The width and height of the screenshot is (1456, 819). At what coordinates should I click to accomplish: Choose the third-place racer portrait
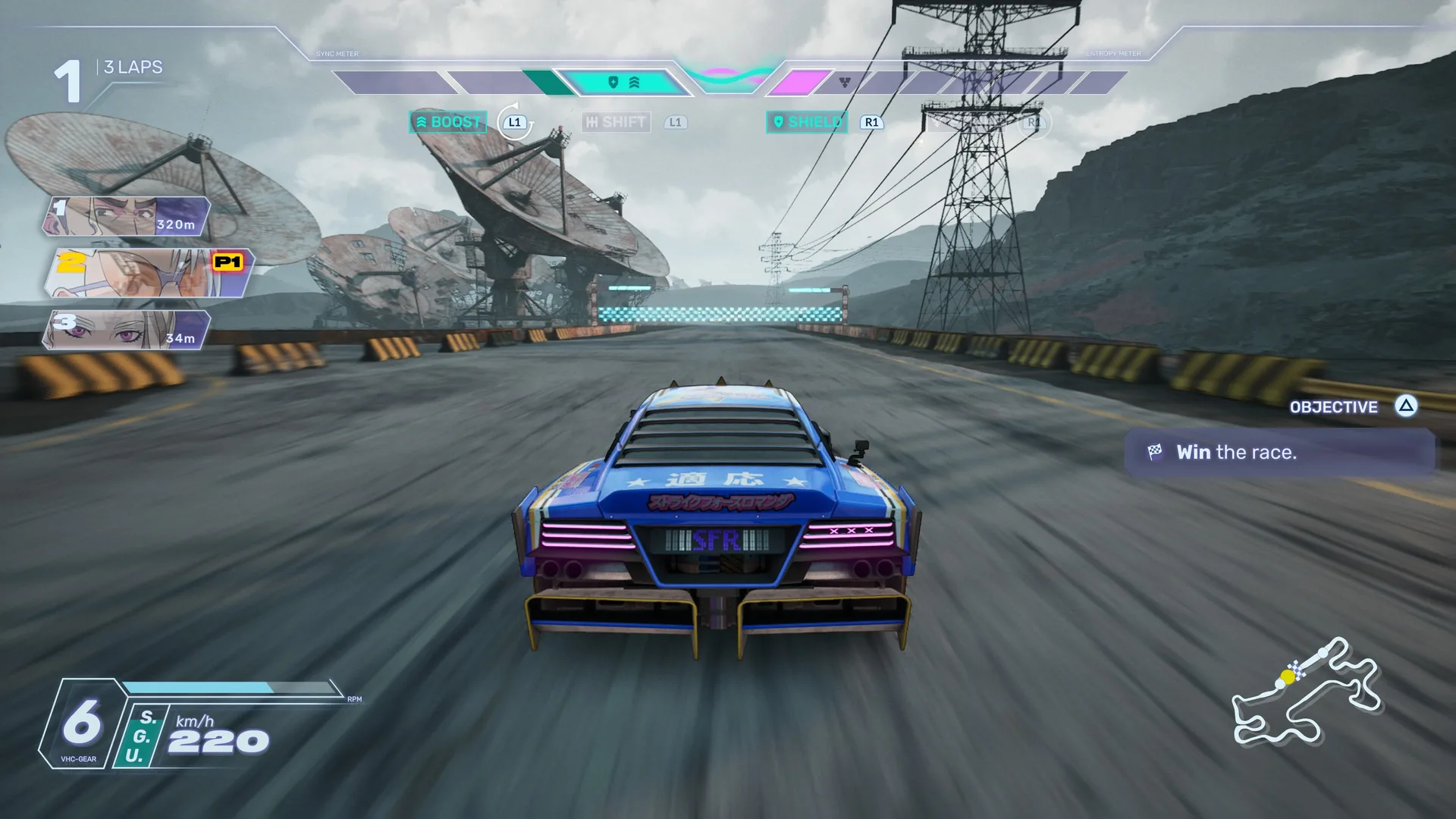127,330
